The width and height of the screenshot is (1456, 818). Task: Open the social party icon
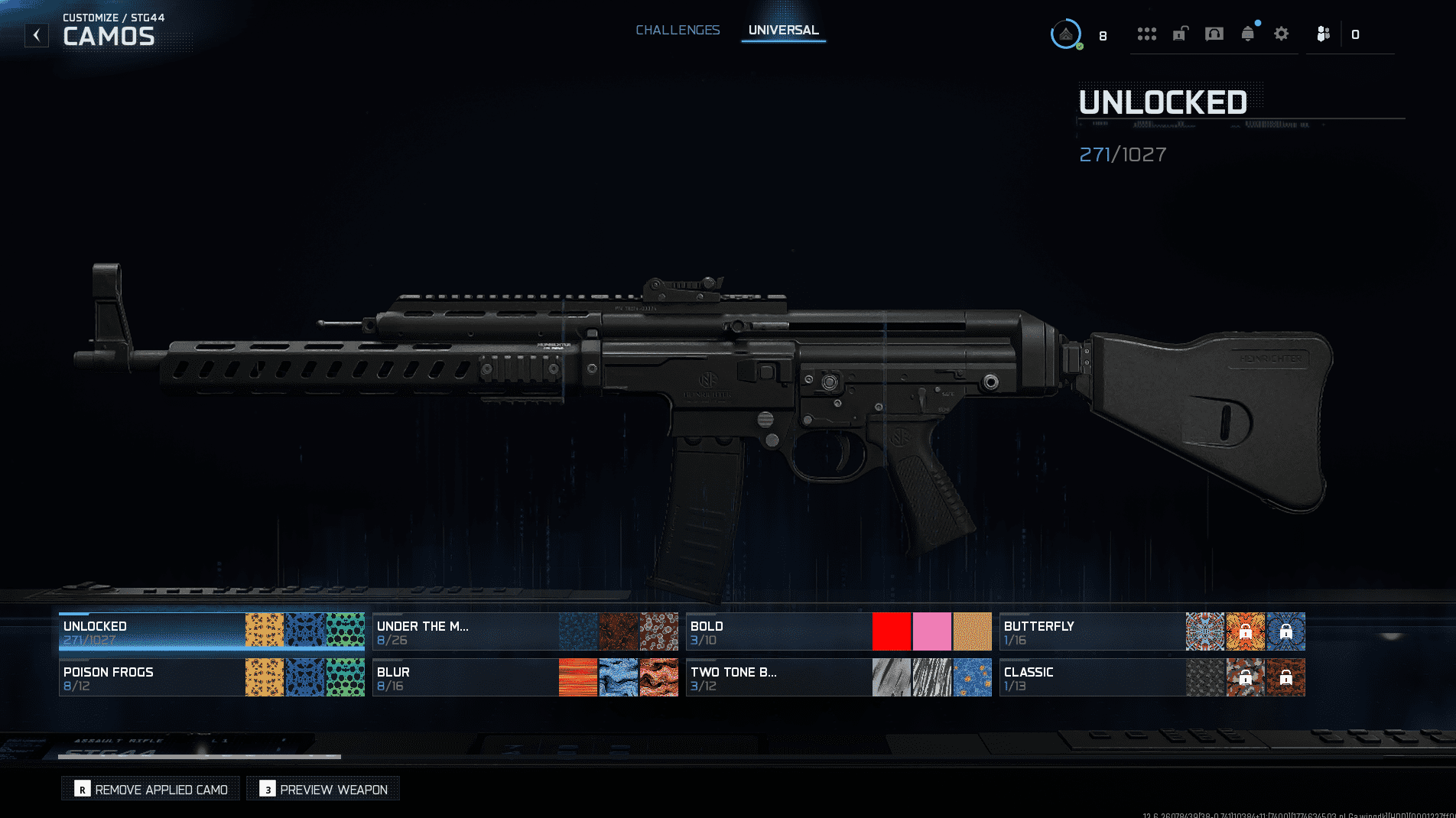[x=1323, y=34]
